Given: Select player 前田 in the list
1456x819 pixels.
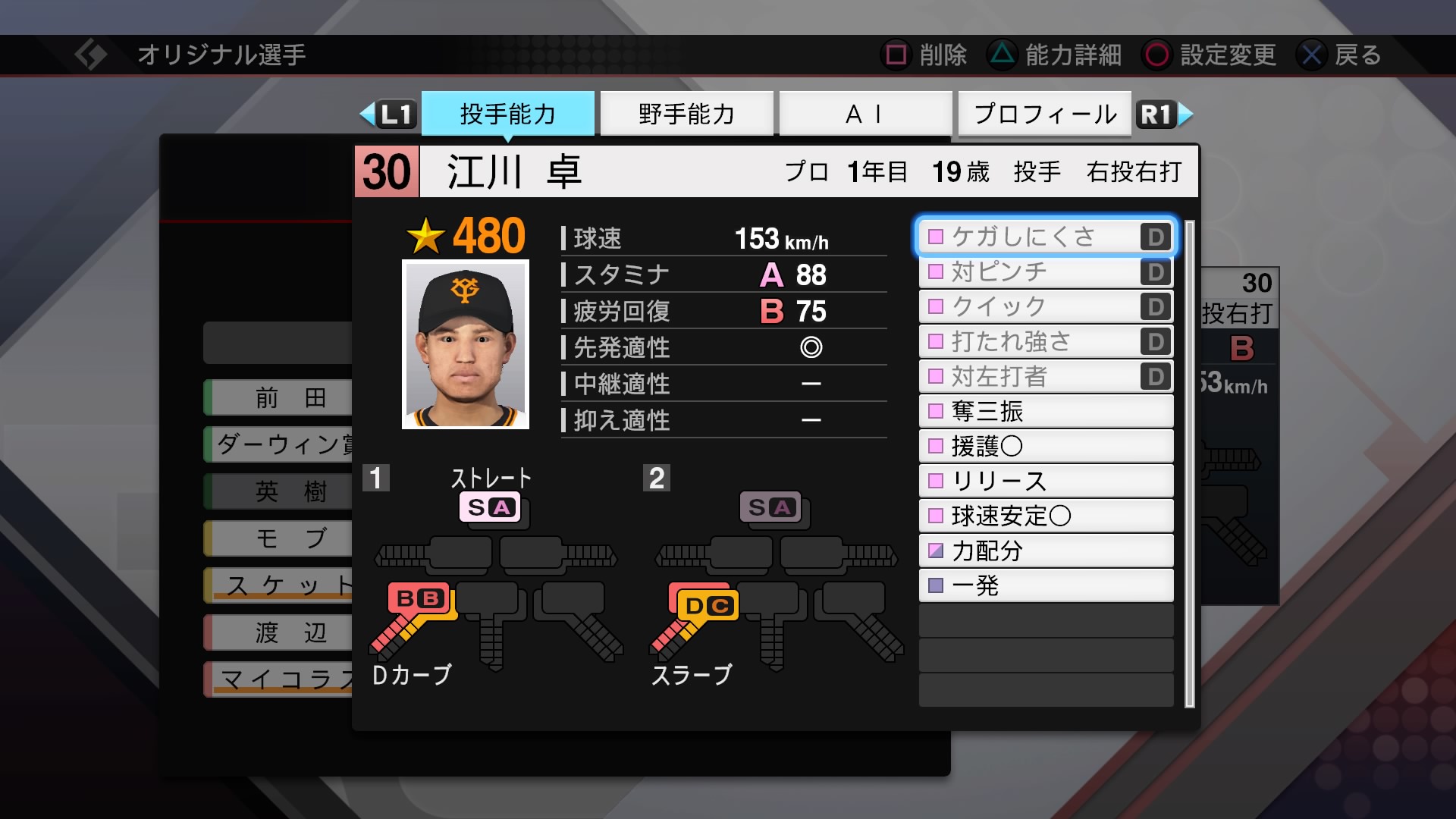Looking at the screenshot, I should (x=281, y=397).
